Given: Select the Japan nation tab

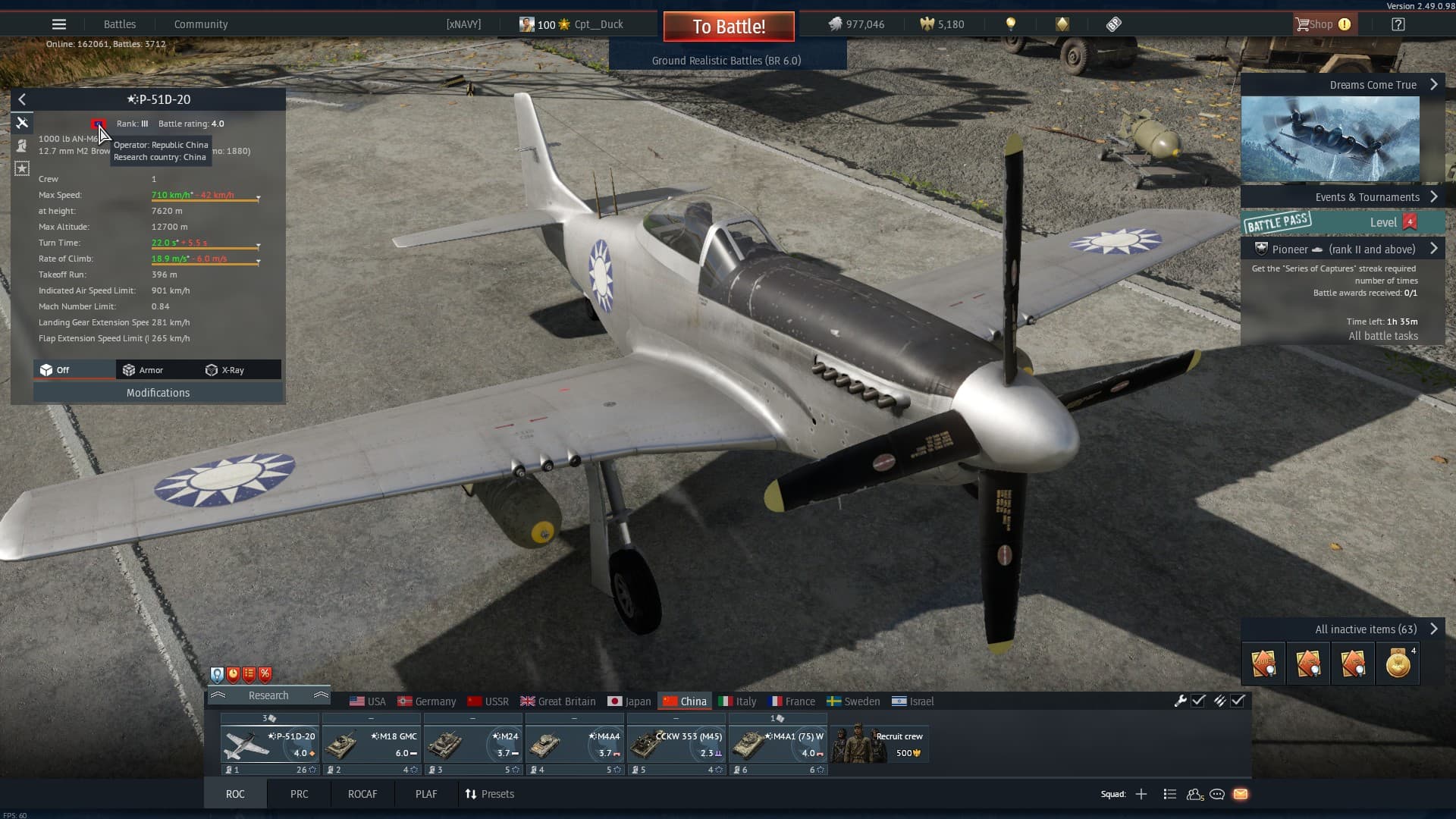Looking at the screenshot, I should click(629, 701).
